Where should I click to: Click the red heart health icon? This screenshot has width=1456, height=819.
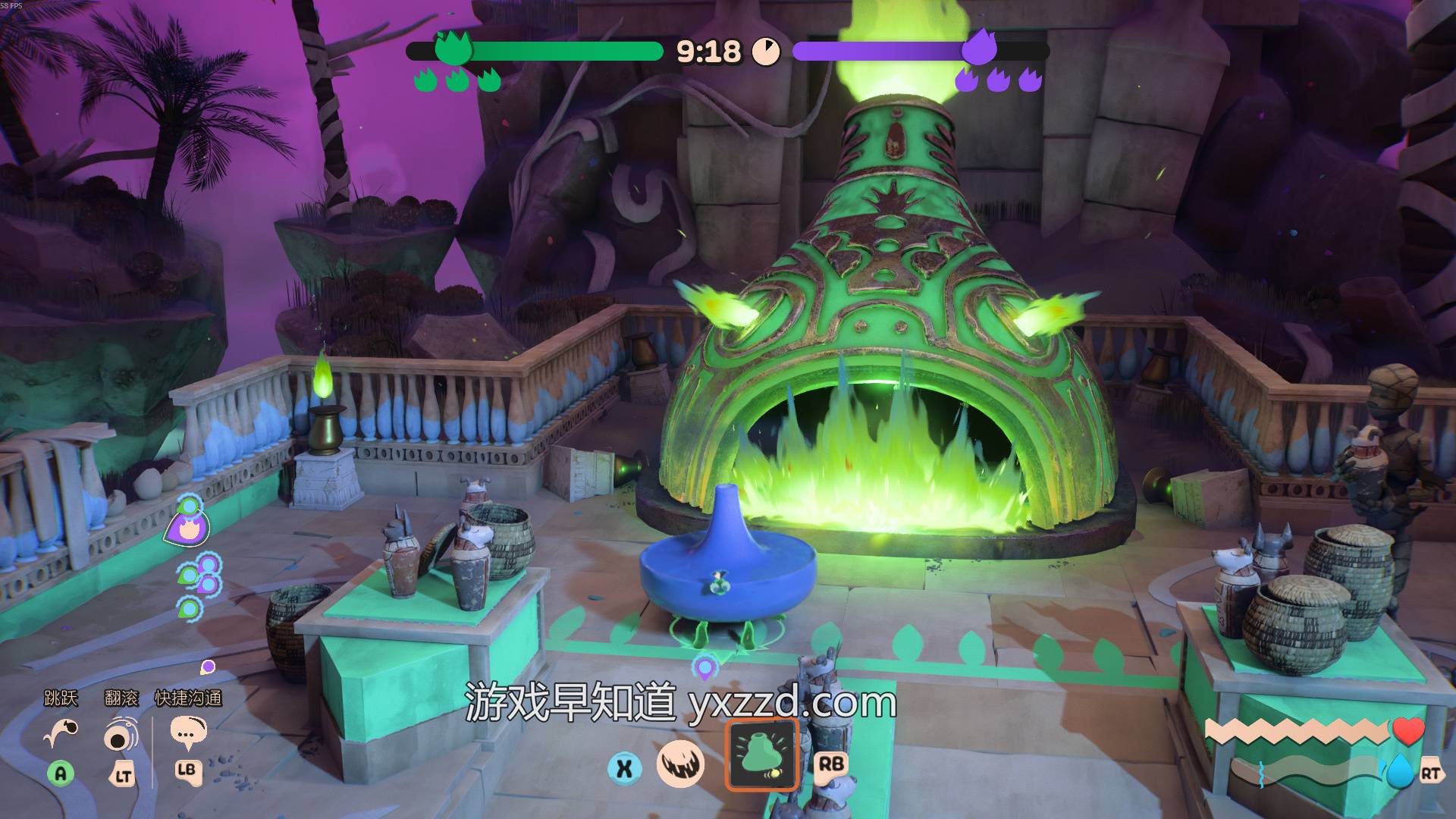tap(1408, 732)
